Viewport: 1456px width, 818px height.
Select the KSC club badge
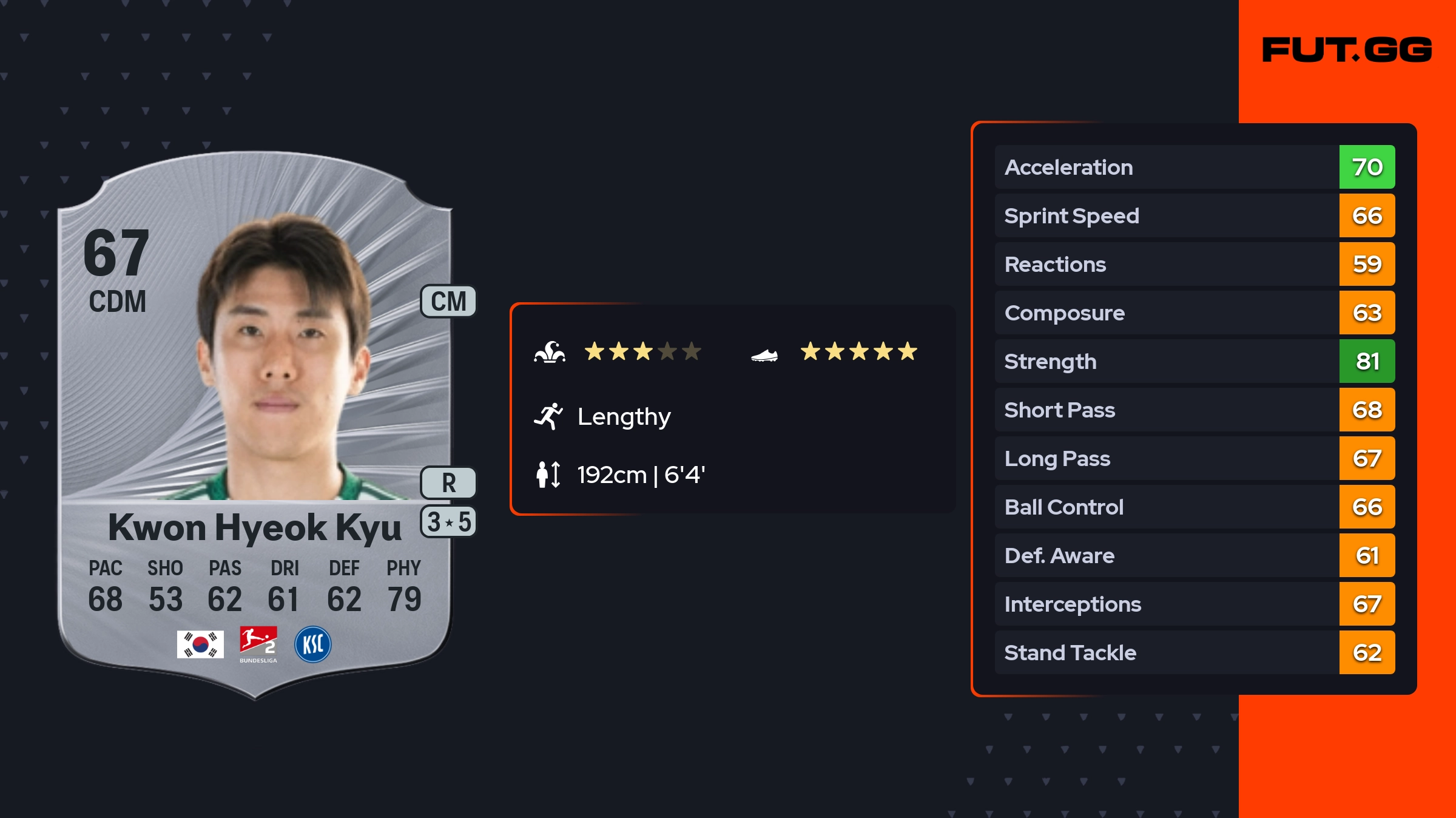[x=313, y=644]
